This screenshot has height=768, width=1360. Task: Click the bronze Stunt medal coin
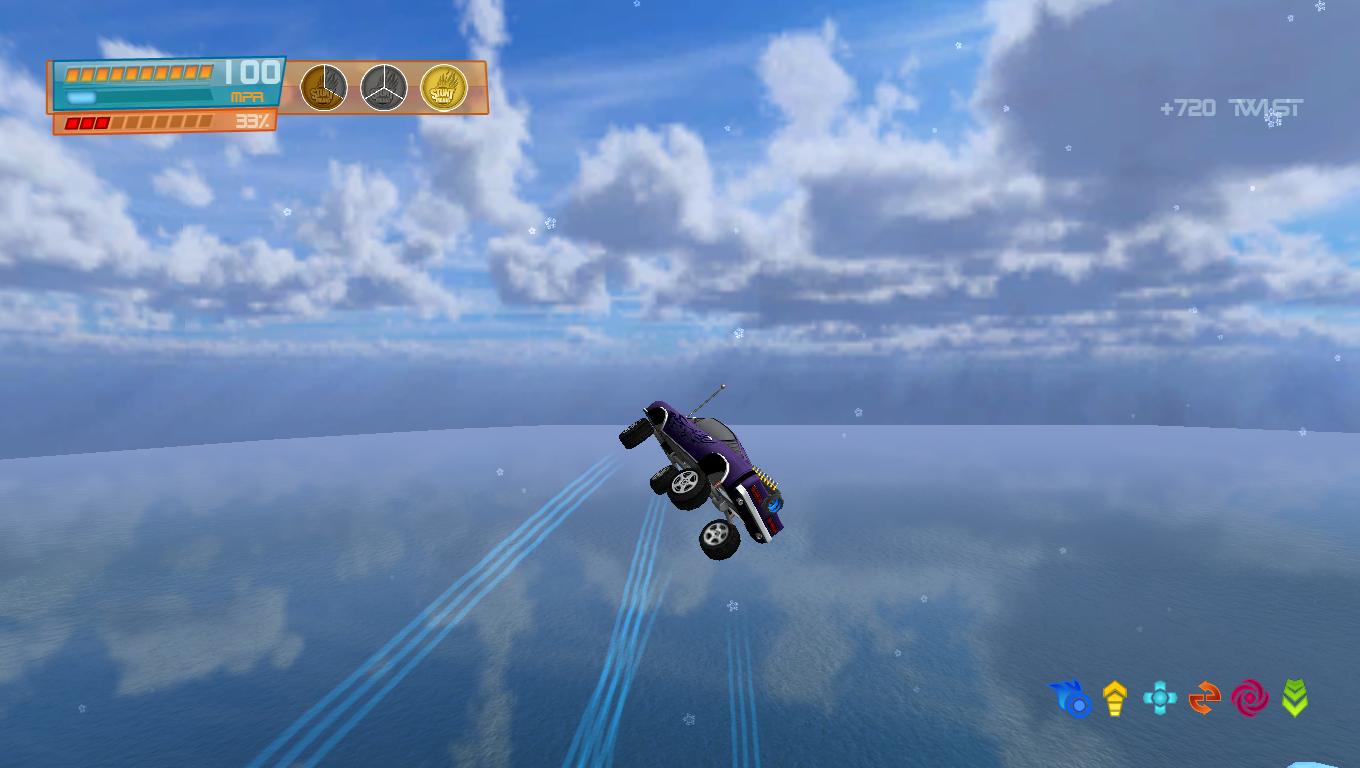tap(324, 88)
